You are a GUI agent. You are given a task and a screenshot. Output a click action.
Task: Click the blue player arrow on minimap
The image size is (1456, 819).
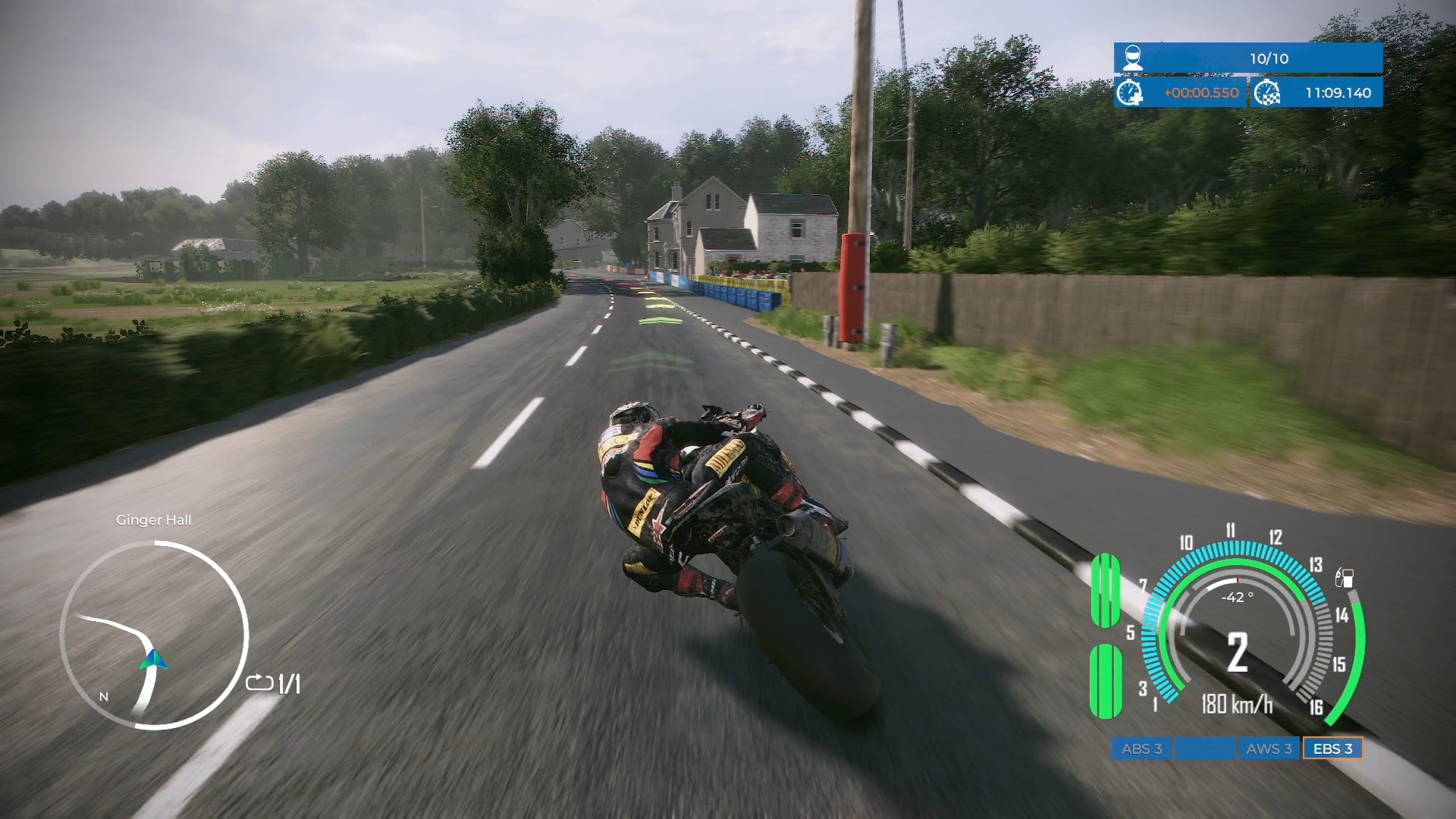[x=153, y=660]
